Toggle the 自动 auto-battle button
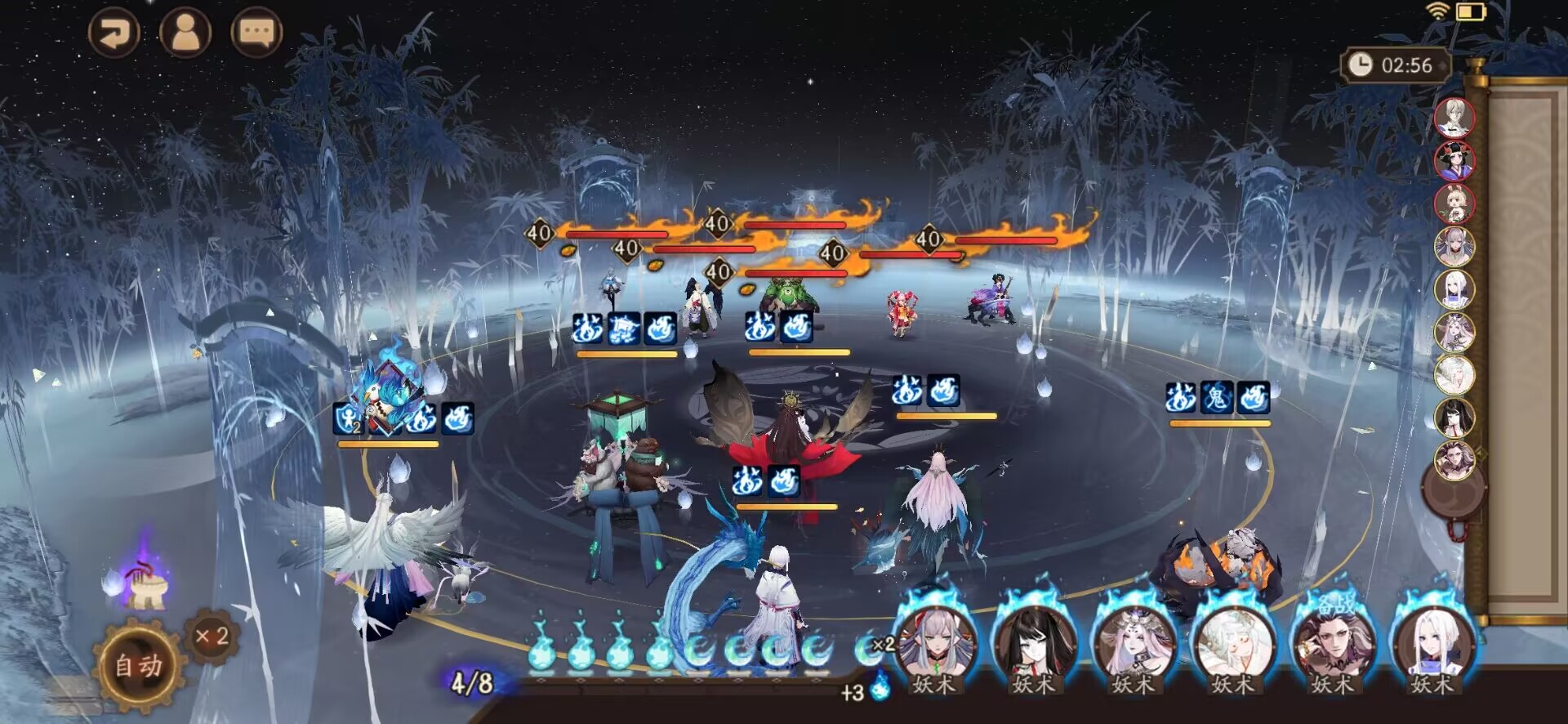 pos(138,666)
